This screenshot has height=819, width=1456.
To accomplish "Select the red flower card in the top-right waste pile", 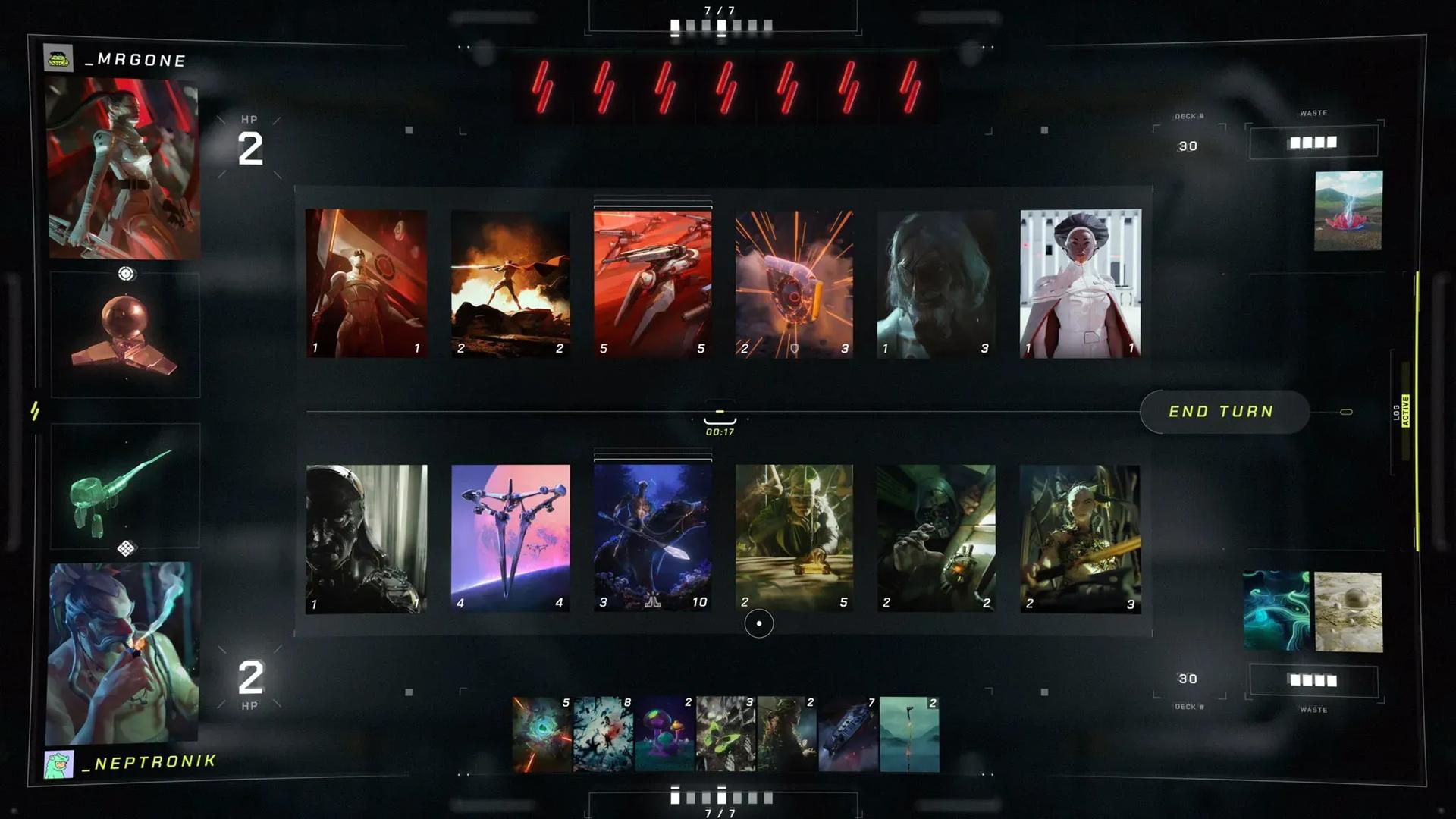I will point(1350,212).
